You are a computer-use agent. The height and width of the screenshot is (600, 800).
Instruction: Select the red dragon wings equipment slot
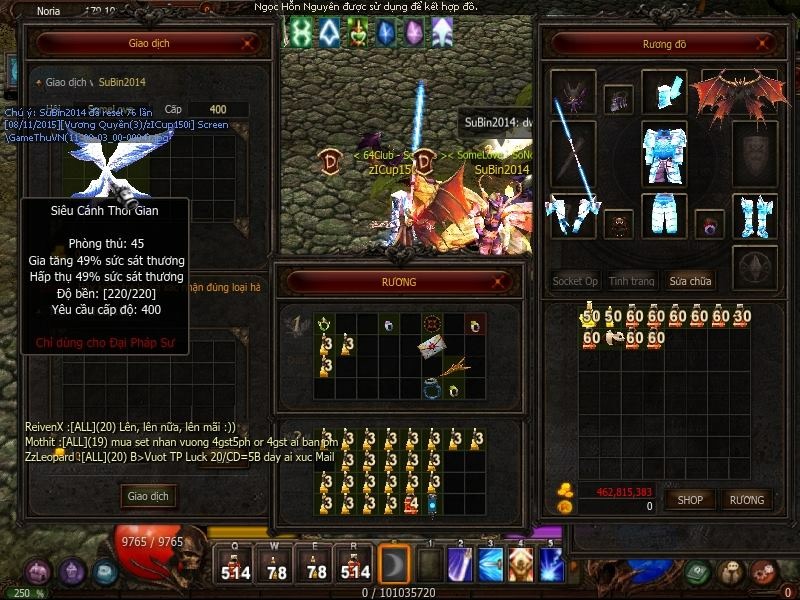tap(739, 93)
